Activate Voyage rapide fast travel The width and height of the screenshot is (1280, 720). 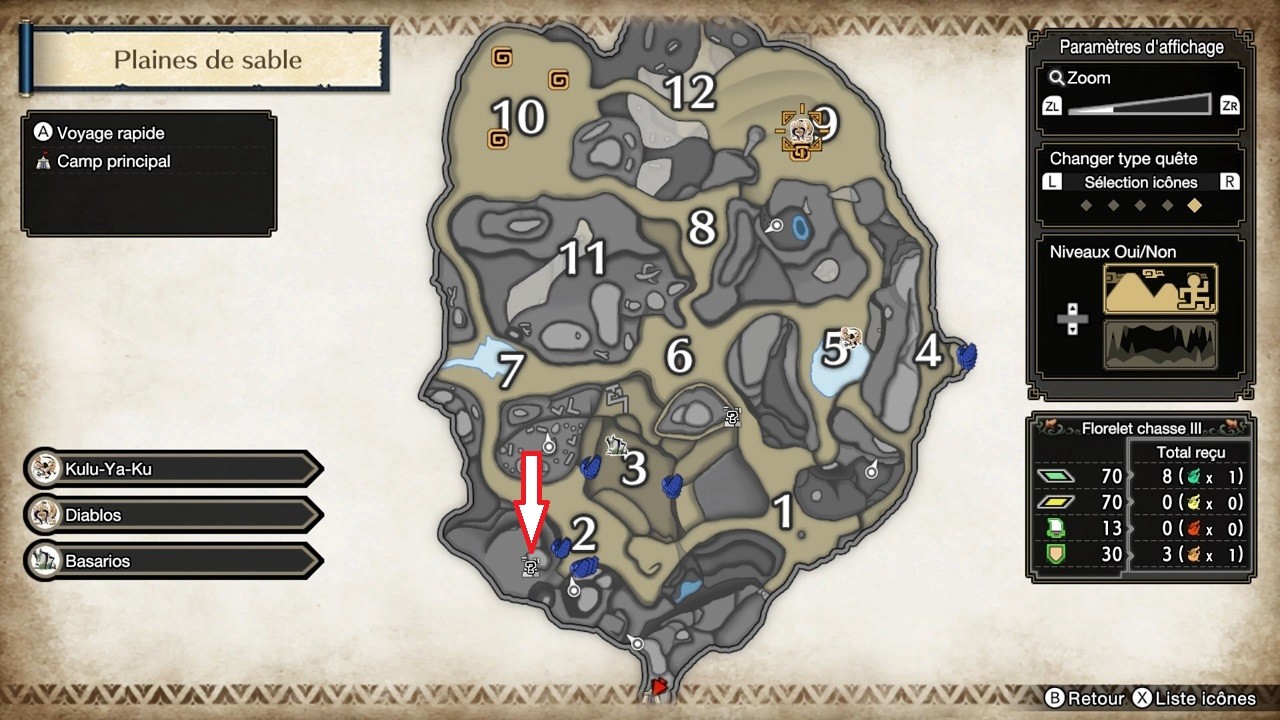coord(110,132)
